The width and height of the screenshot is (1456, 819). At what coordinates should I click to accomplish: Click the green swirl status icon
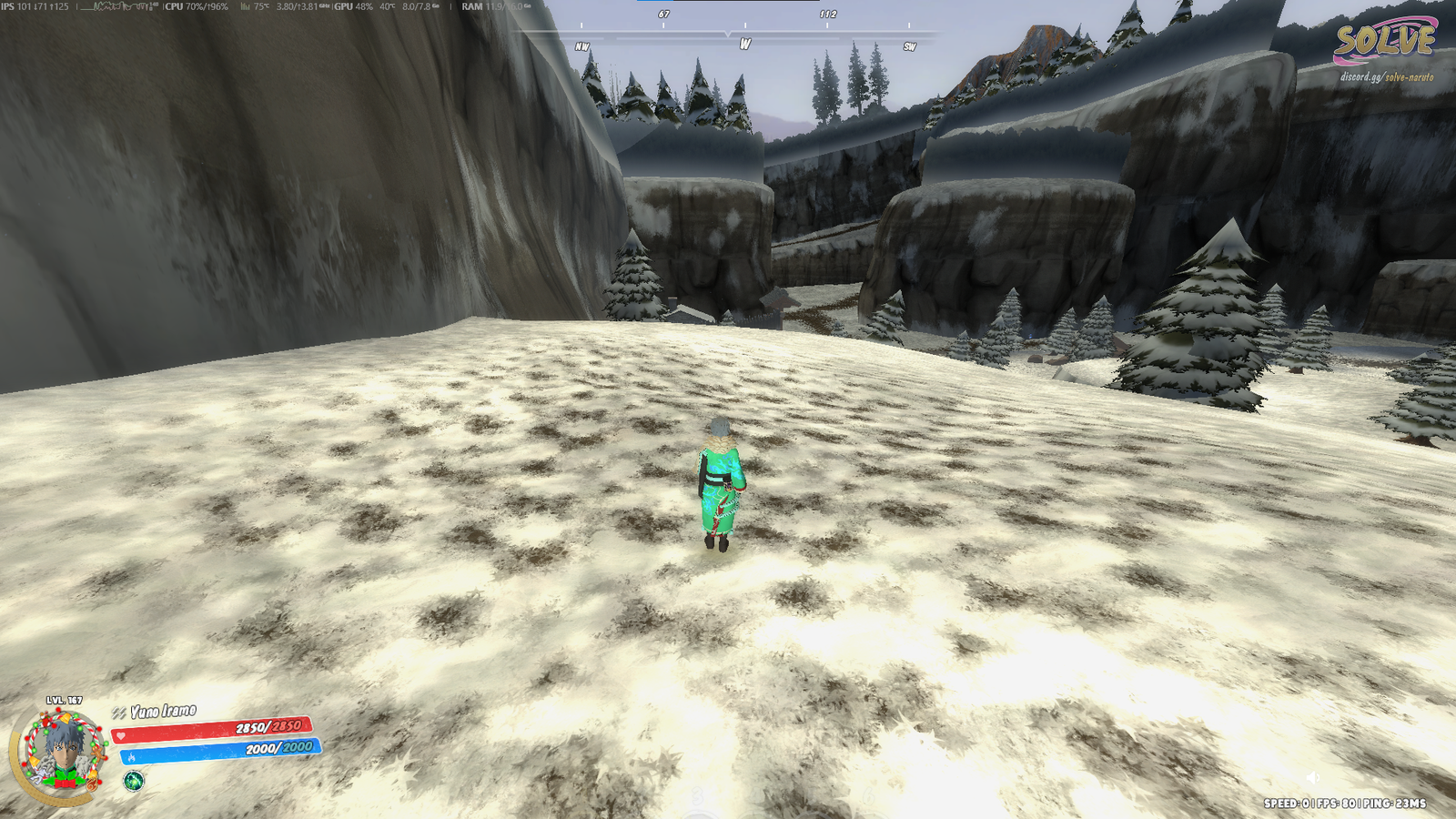tap(134, 781)
